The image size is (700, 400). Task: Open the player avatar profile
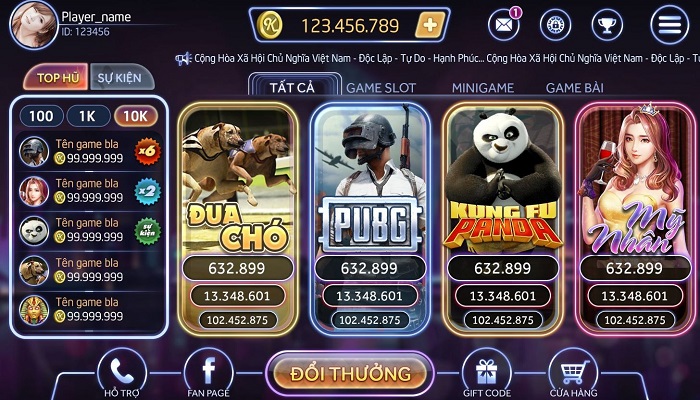point(31,24)
